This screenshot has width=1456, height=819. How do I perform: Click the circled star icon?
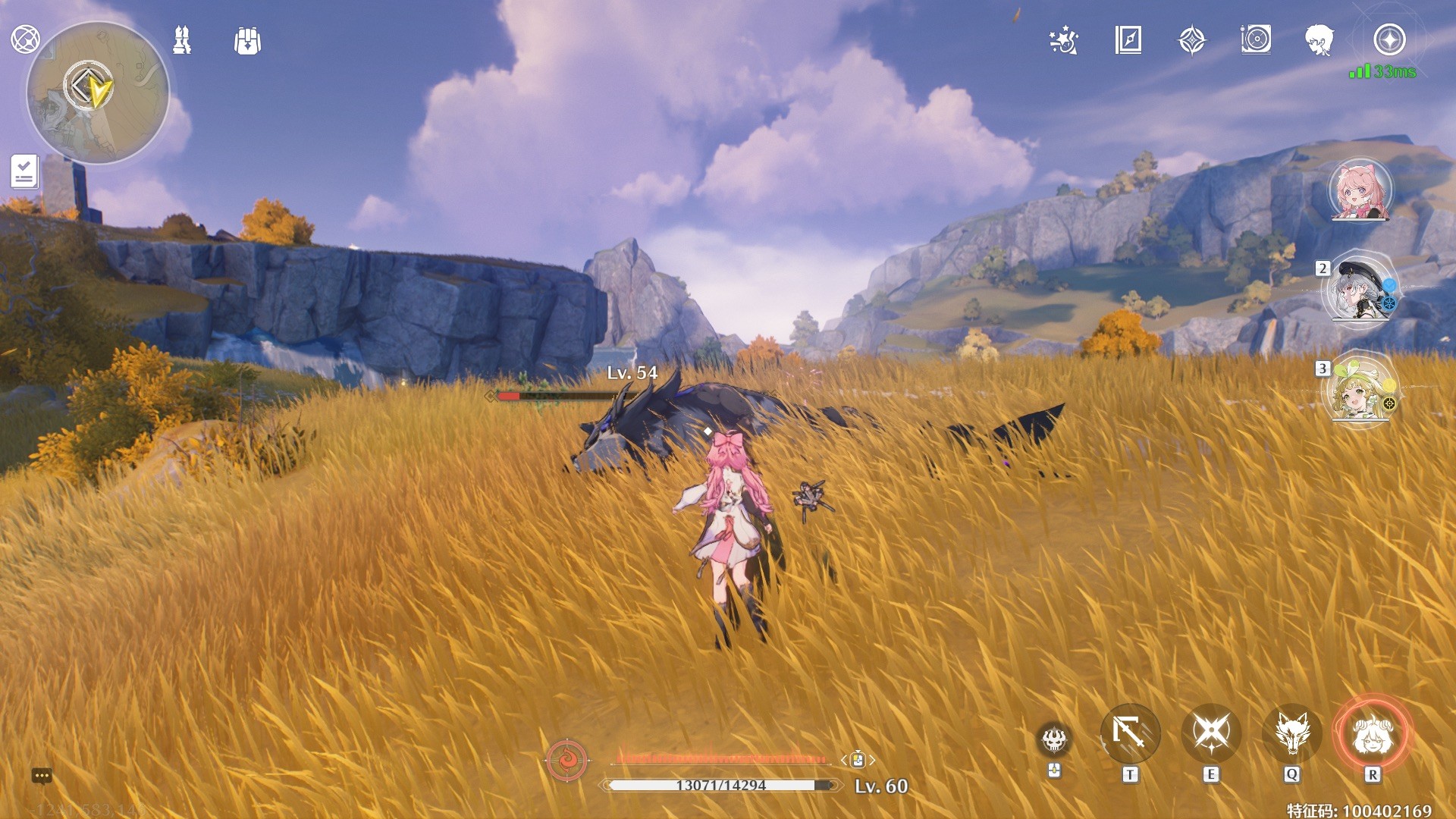(1389, 40)
